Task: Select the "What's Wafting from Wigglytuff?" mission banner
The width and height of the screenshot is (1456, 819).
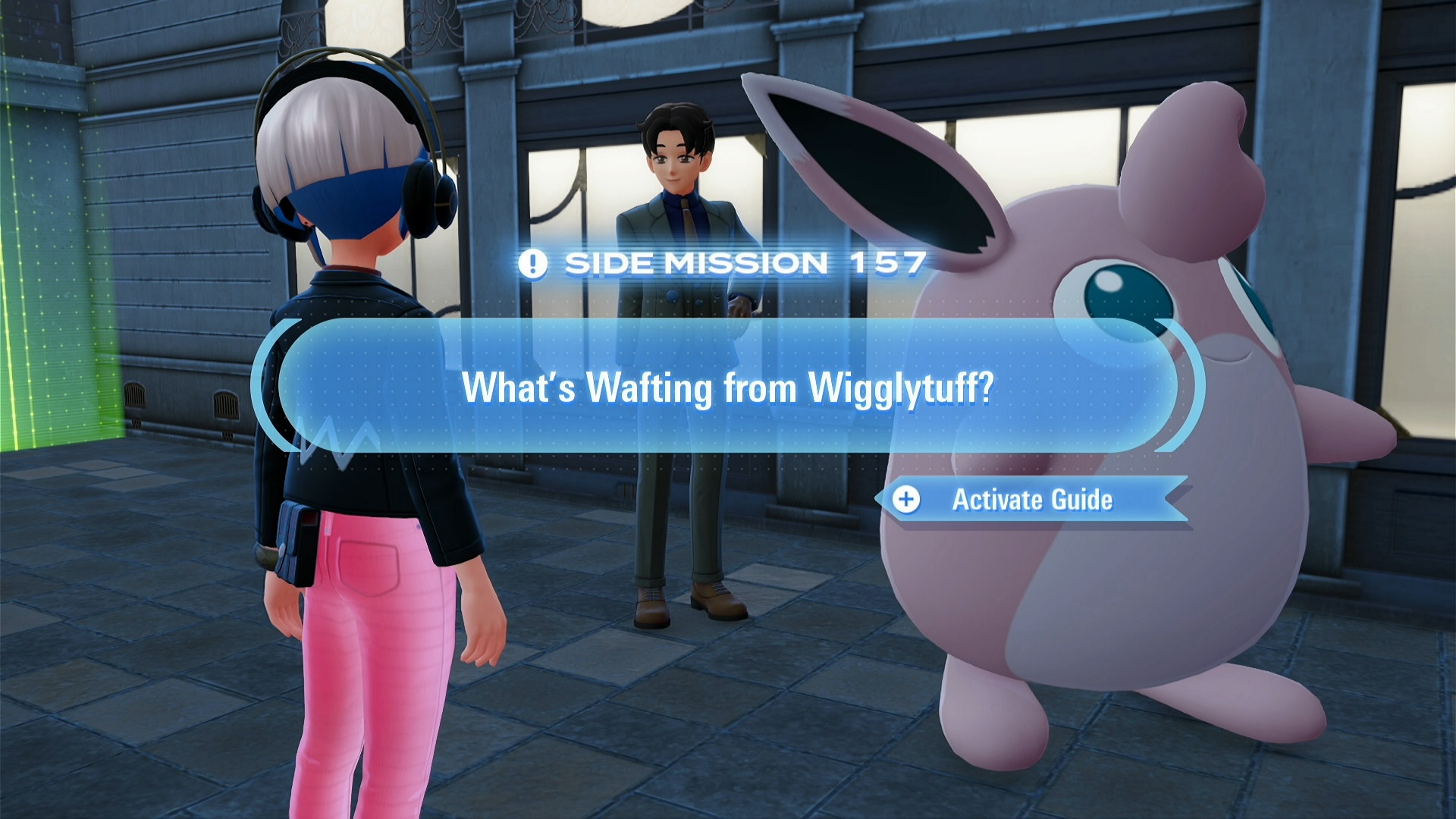Action: pos(727,386)
